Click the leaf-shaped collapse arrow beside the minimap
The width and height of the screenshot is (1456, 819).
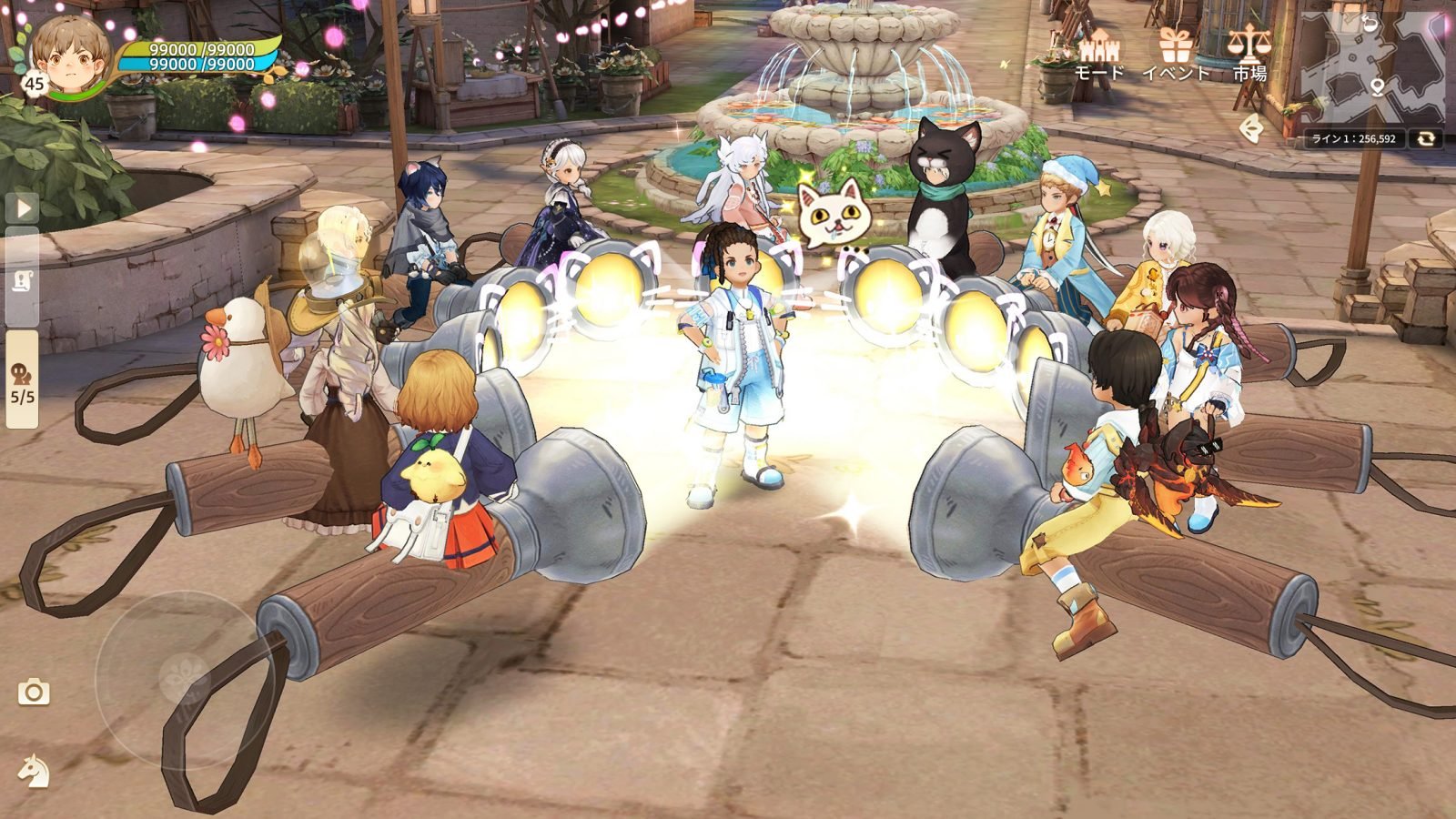pos(1252,129)
